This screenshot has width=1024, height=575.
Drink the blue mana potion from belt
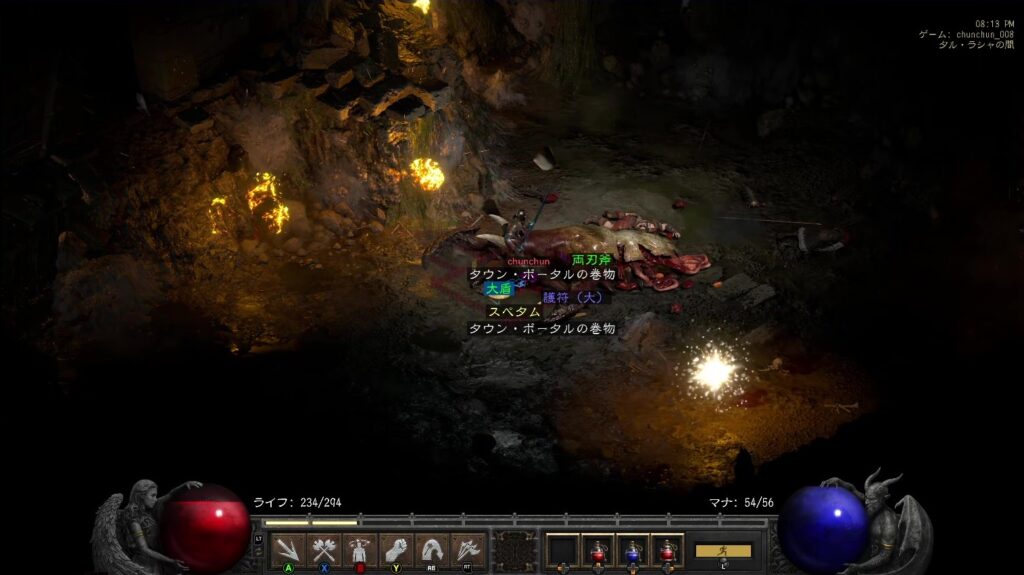[x=632, y=550]
